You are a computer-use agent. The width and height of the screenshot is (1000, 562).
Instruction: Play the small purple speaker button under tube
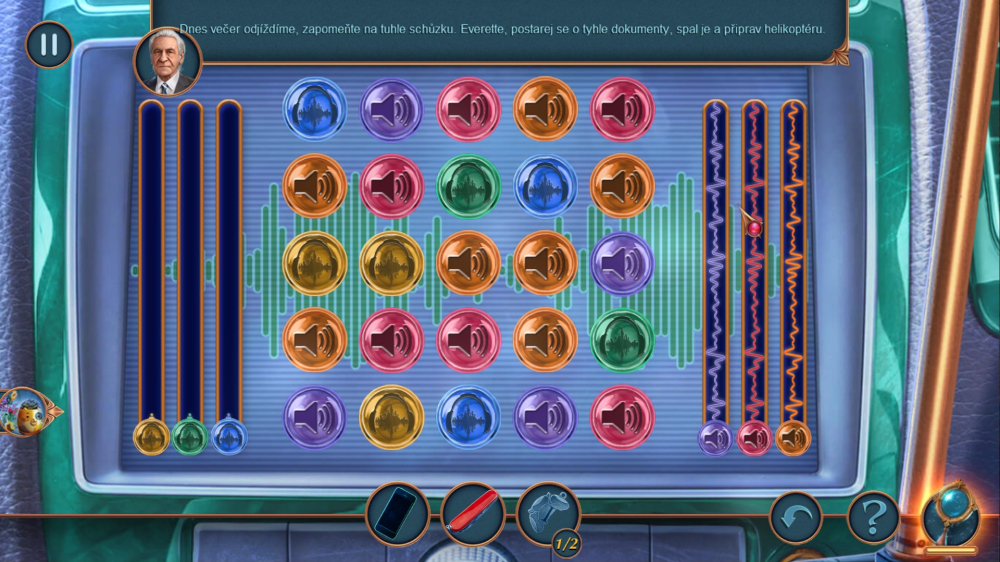pyautogui.click(x=715, y=437)
